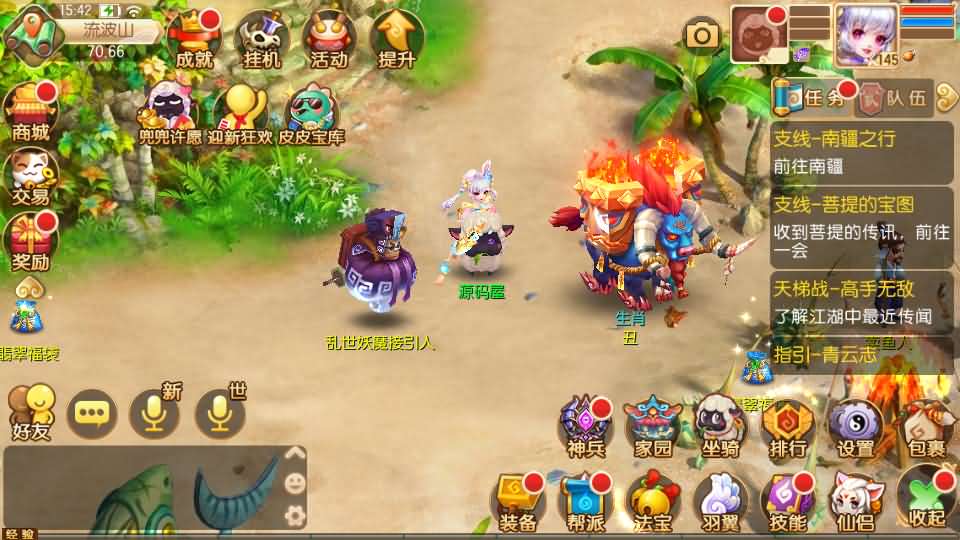Open the 设置 settings menu
The width and height of the screenshot is (960, 540).
(x=855, y=427)
